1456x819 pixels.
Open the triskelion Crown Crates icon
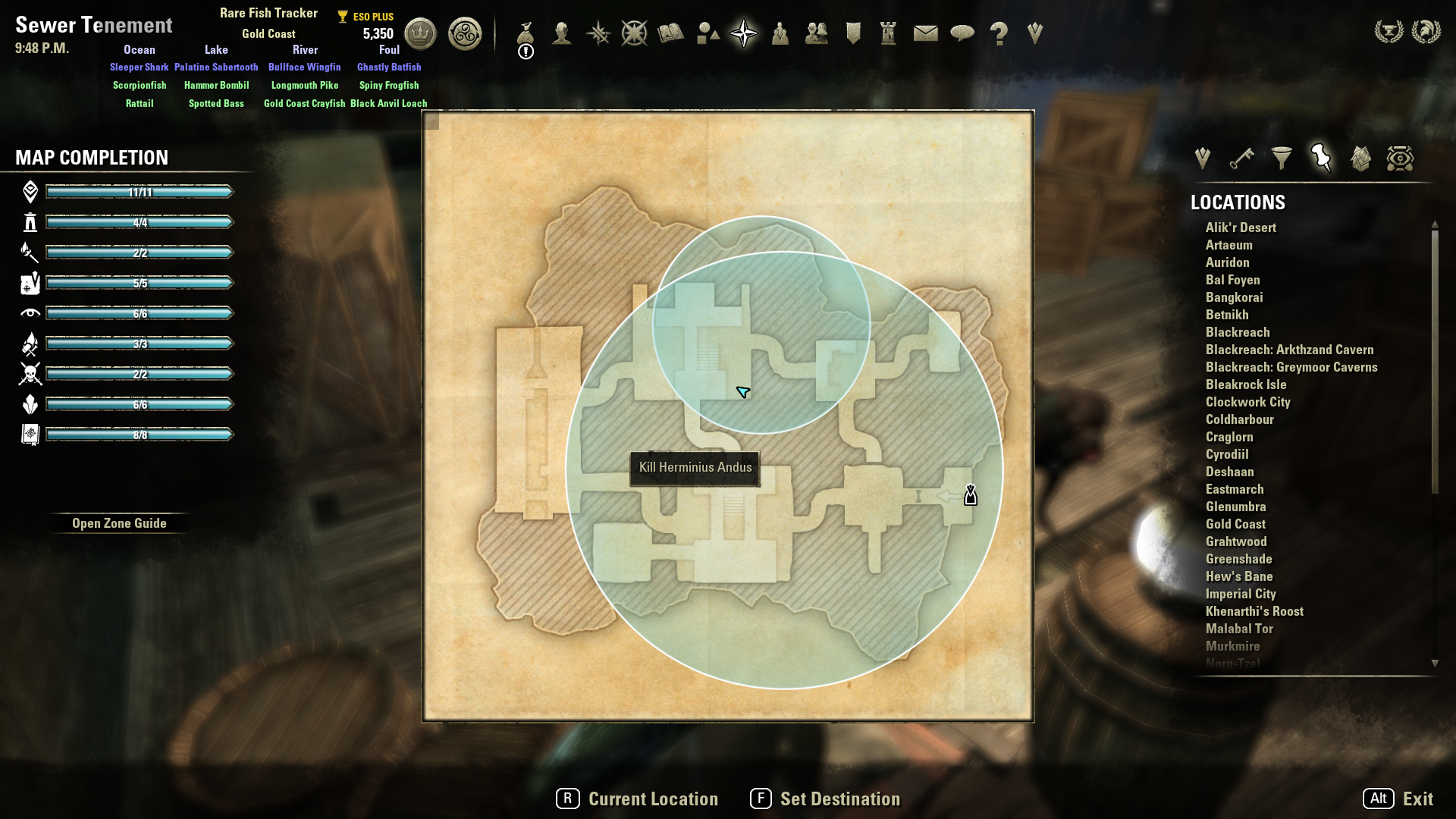465,34
